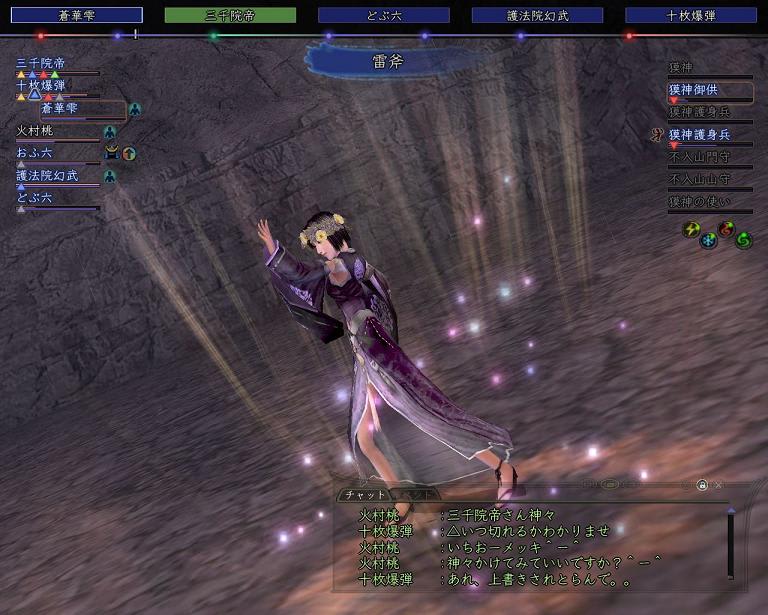This screenshot has width=768, height=615.
Task: Target the enemy 獏神の使い
Action: pos(699,202)
